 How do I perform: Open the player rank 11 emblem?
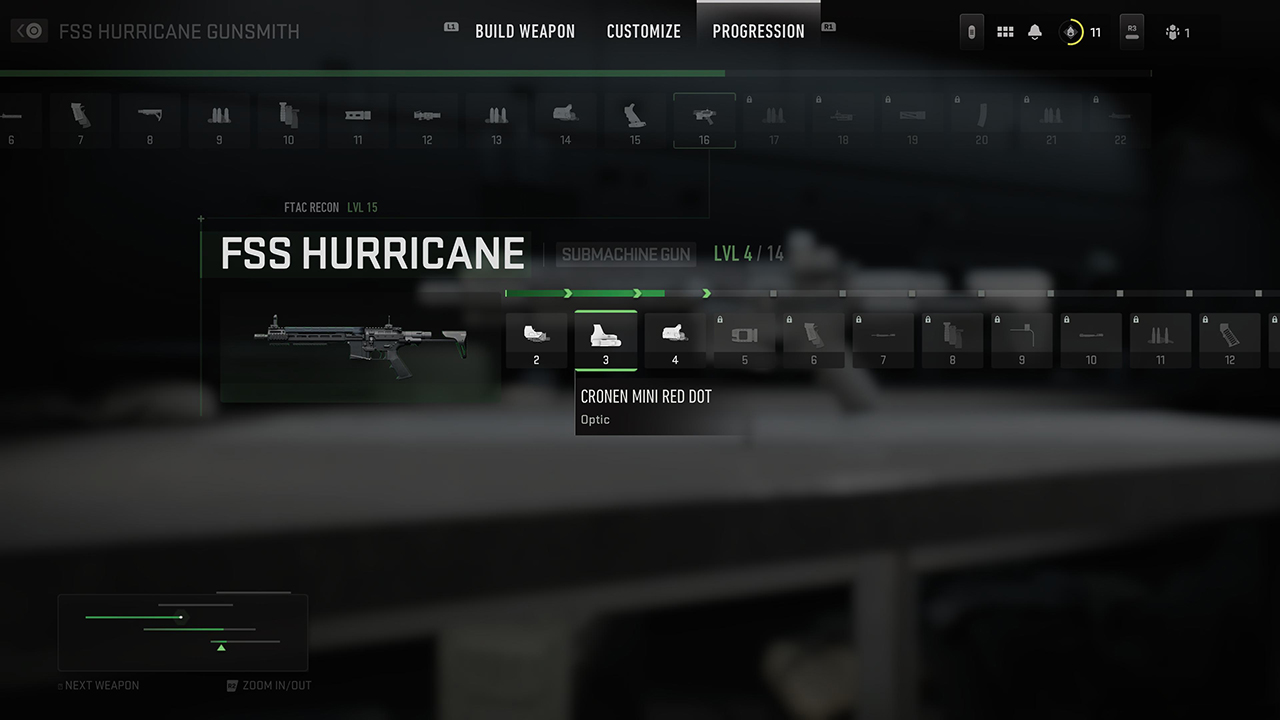coord(1072,32)
